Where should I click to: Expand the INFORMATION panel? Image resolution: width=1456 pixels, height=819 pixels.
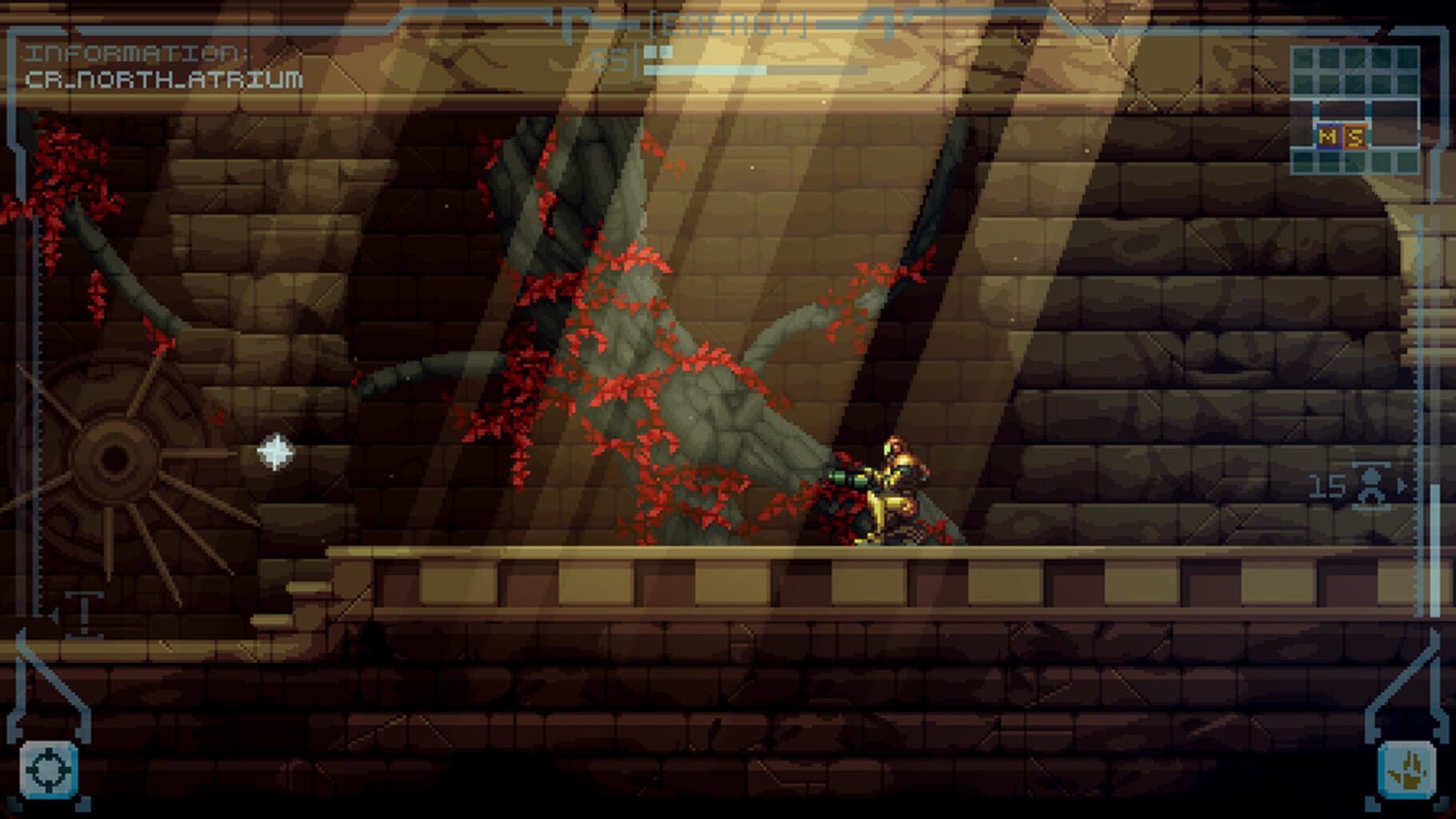136,54
